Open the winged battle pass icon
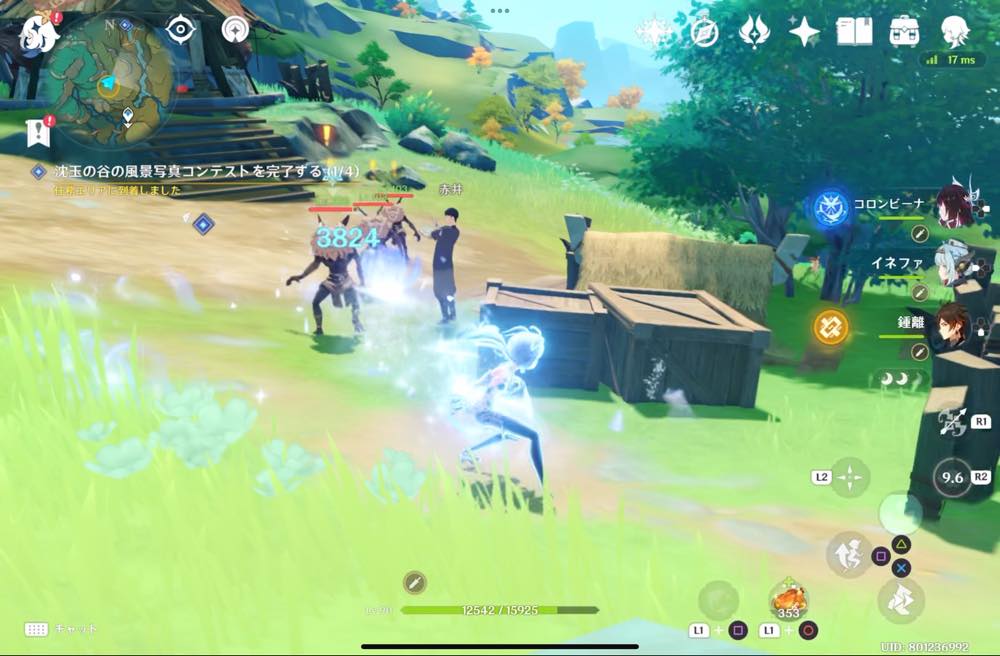1000x656 pixels. tap(754, 32)
